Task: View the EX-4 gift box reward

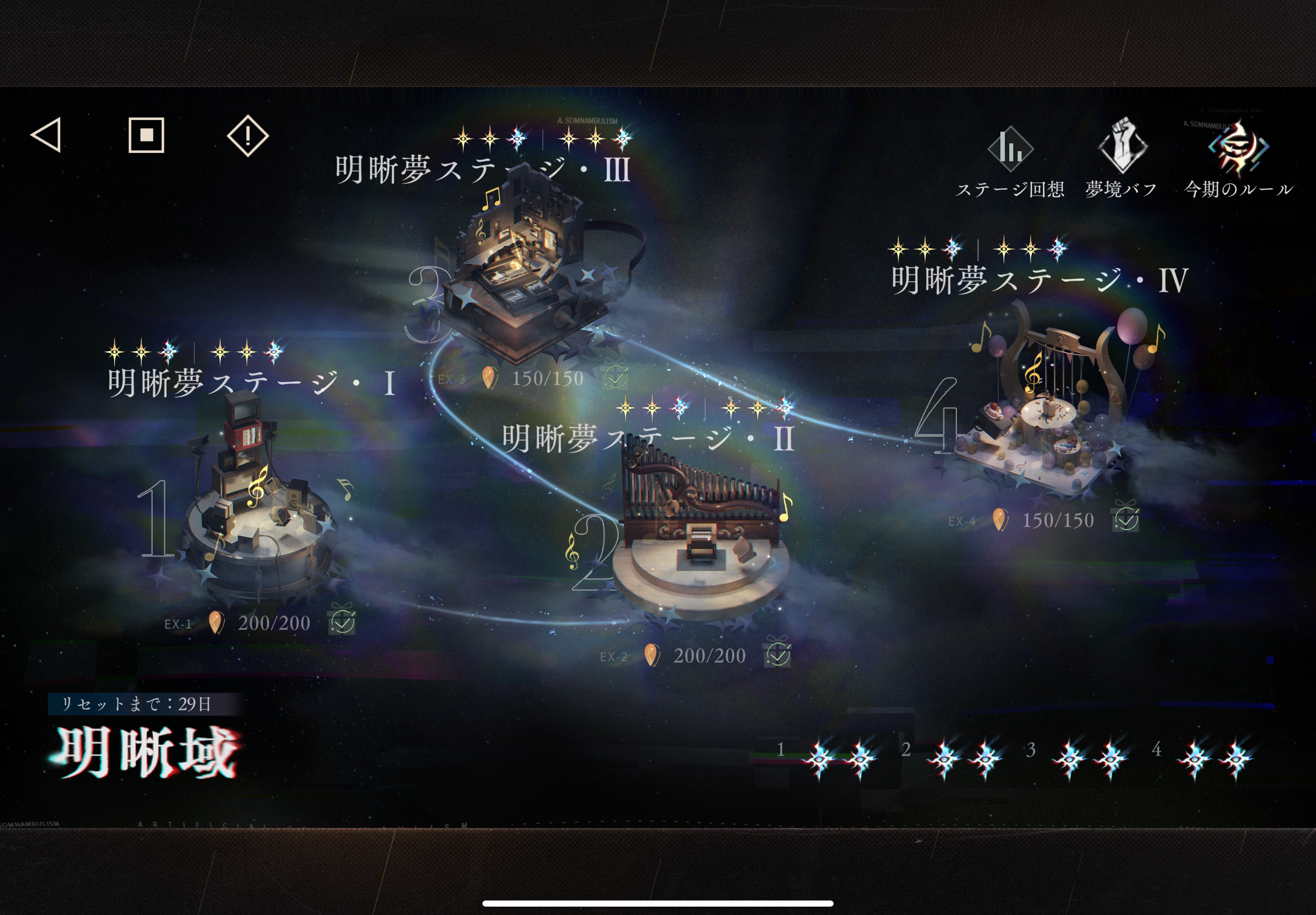Action: (1126, 518)
